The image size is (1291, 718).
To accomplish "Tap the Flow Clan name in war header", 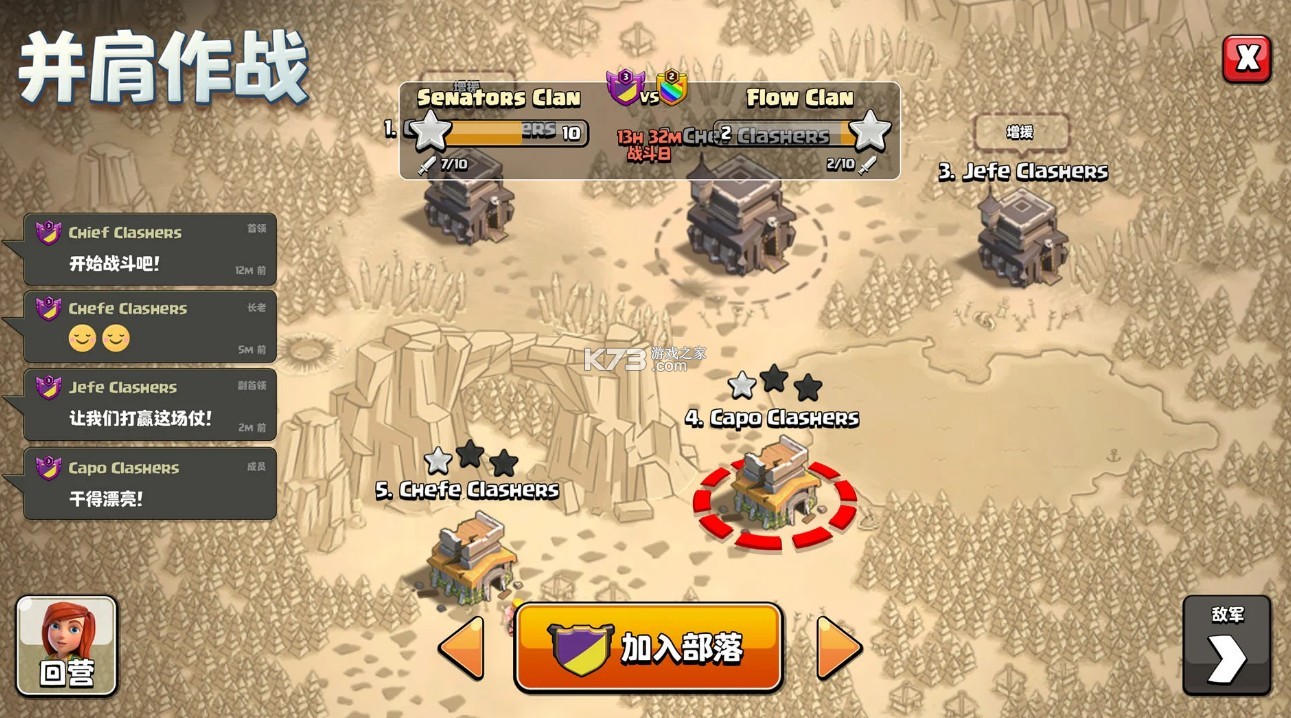I will pyautogui.click(x=799, y=98).
